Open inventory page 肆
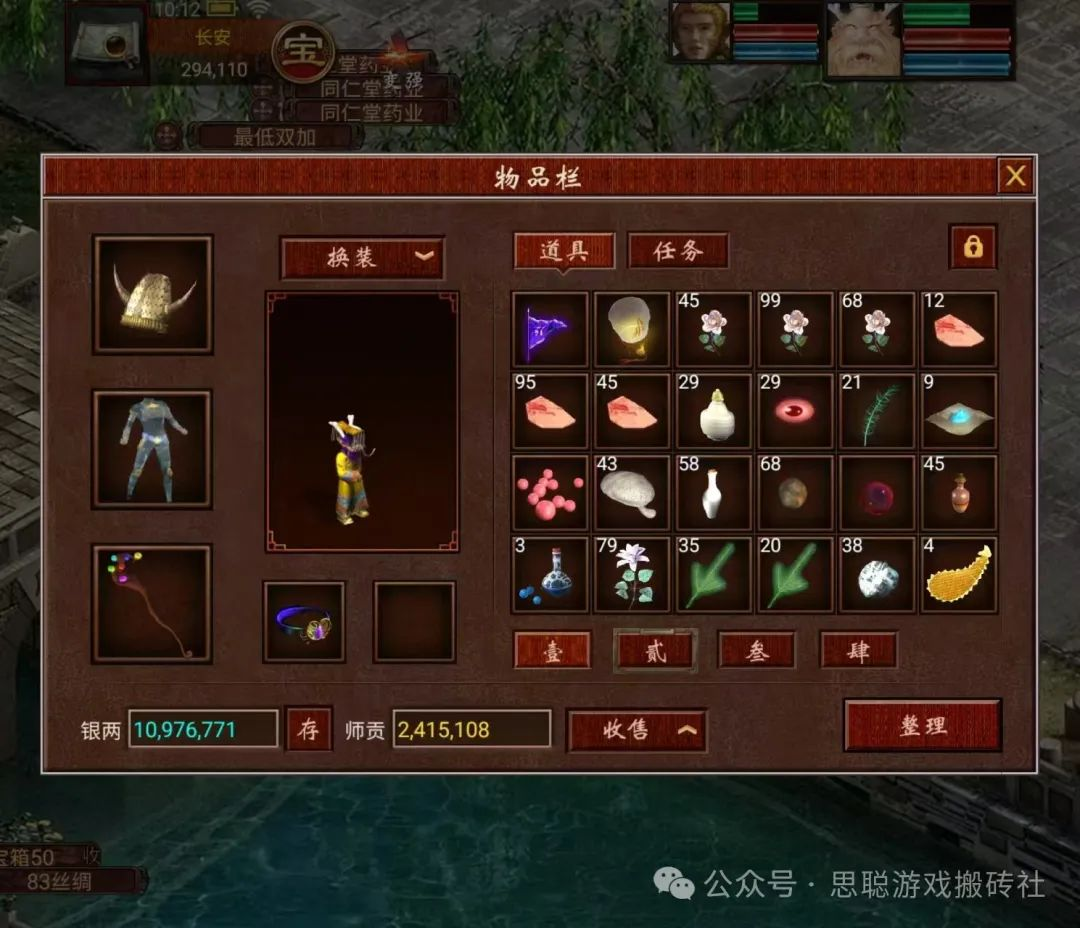This screenshot has width=1080, height=928. pos(858,651)
